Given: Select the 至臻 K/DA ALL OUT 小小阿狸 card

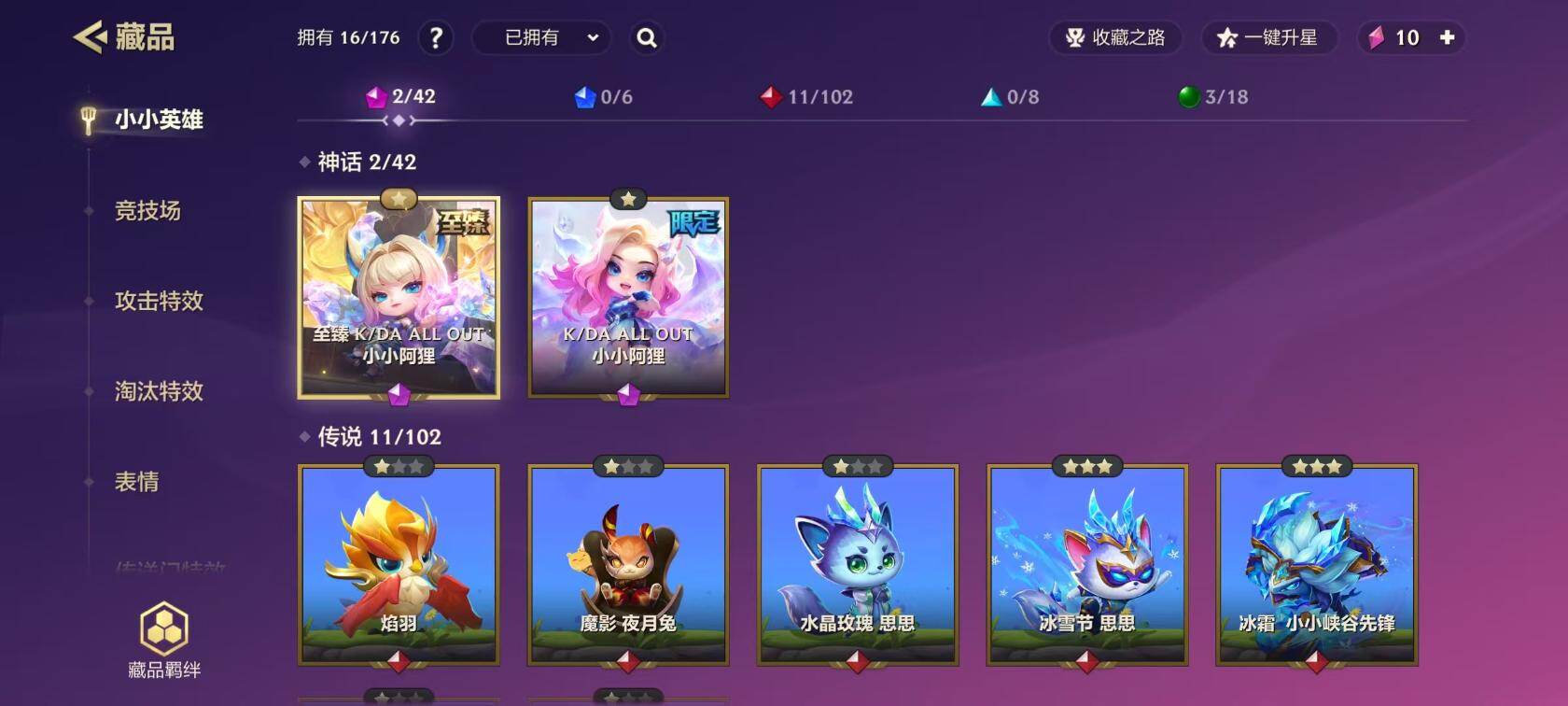Looking at the screenshot, I should (x=399, y=297).
